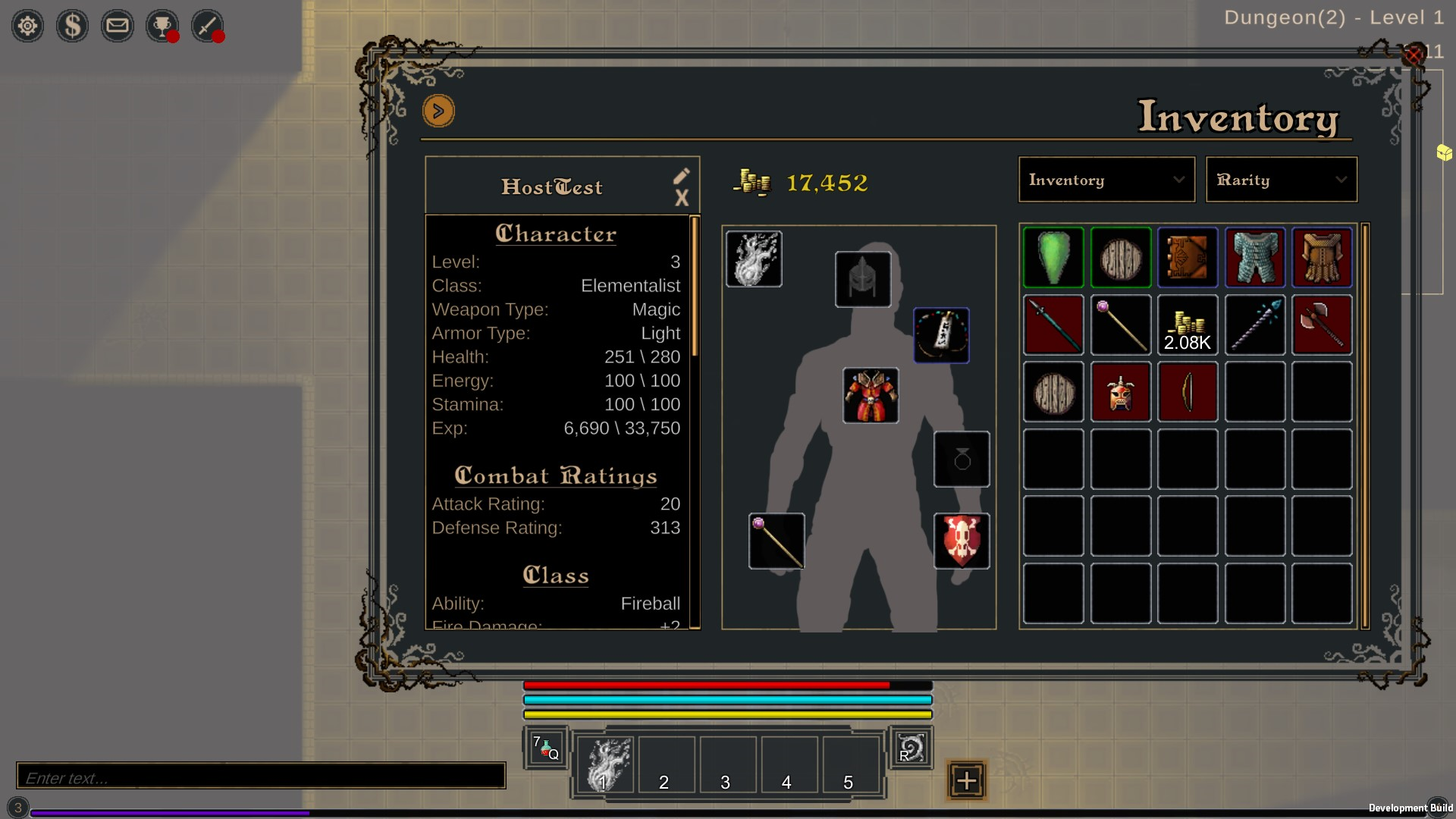This screenshot has width=1456, height=819.
Task: Open the Inventory filter dropdown
Action: coord(1106,180)
